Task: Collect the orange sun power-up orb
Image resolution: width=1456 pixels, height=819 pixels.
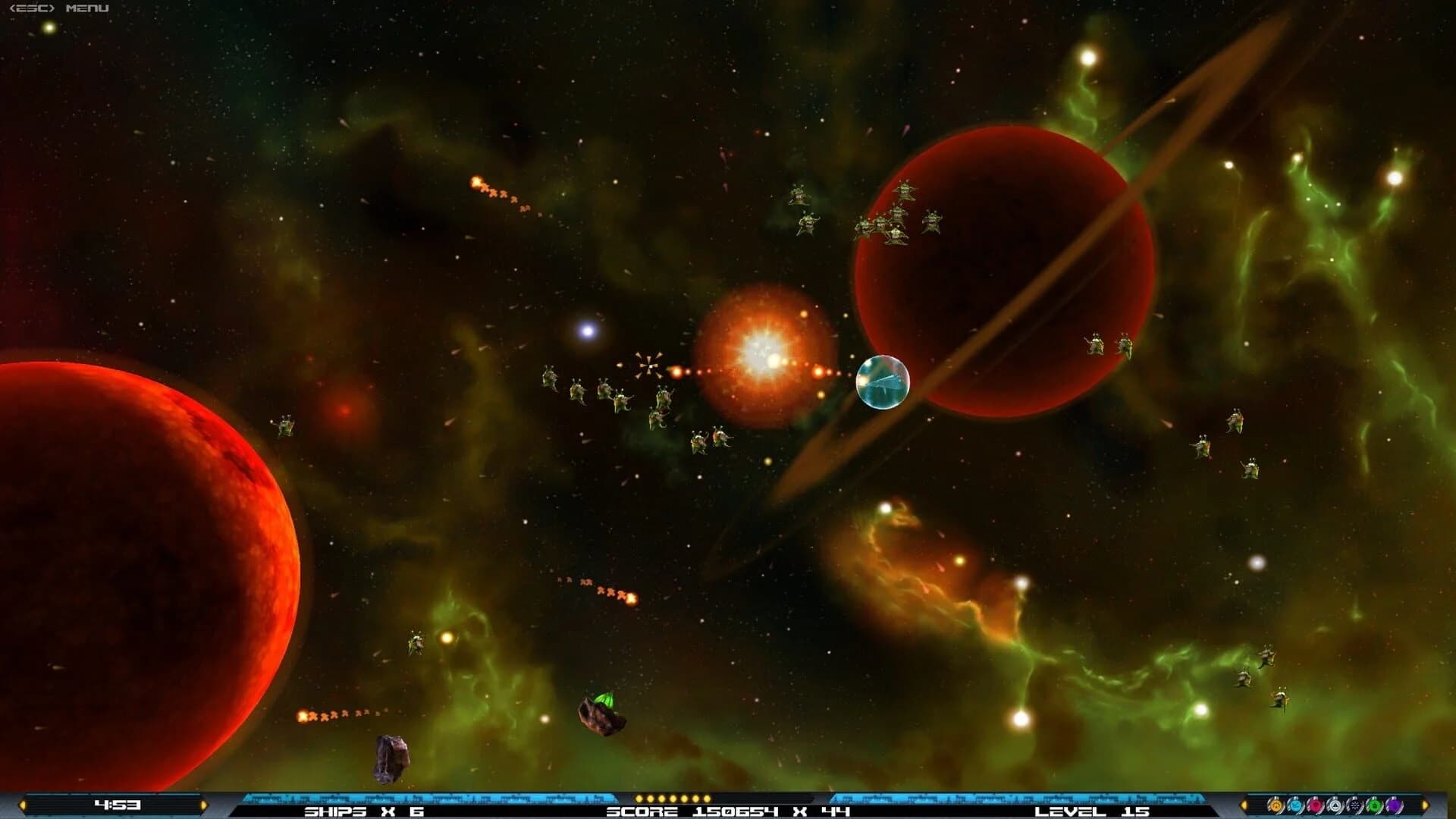Action: click(1276, 805)
